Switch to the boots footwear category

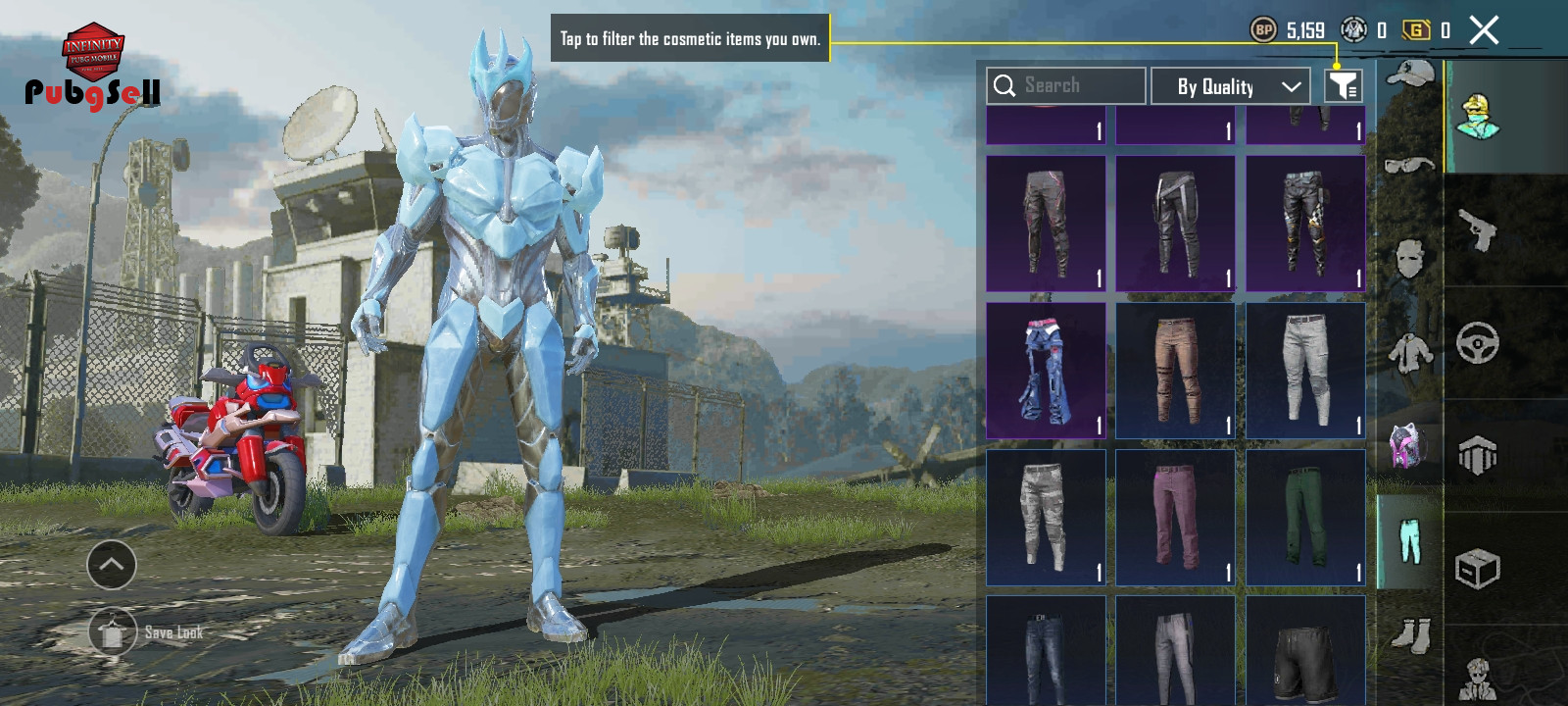coord(1409,635)
